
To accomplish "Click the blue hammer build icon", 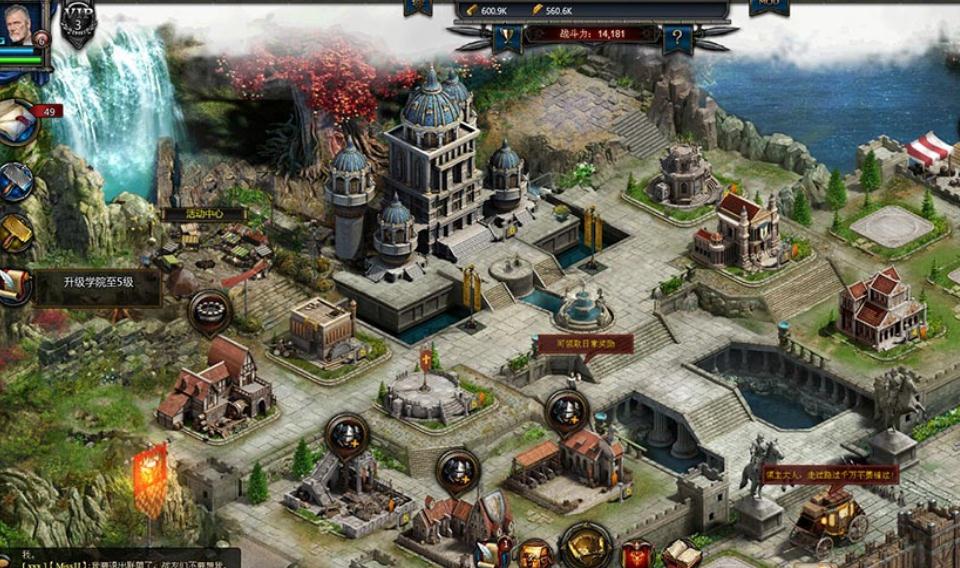I will [x=14, y=181].
